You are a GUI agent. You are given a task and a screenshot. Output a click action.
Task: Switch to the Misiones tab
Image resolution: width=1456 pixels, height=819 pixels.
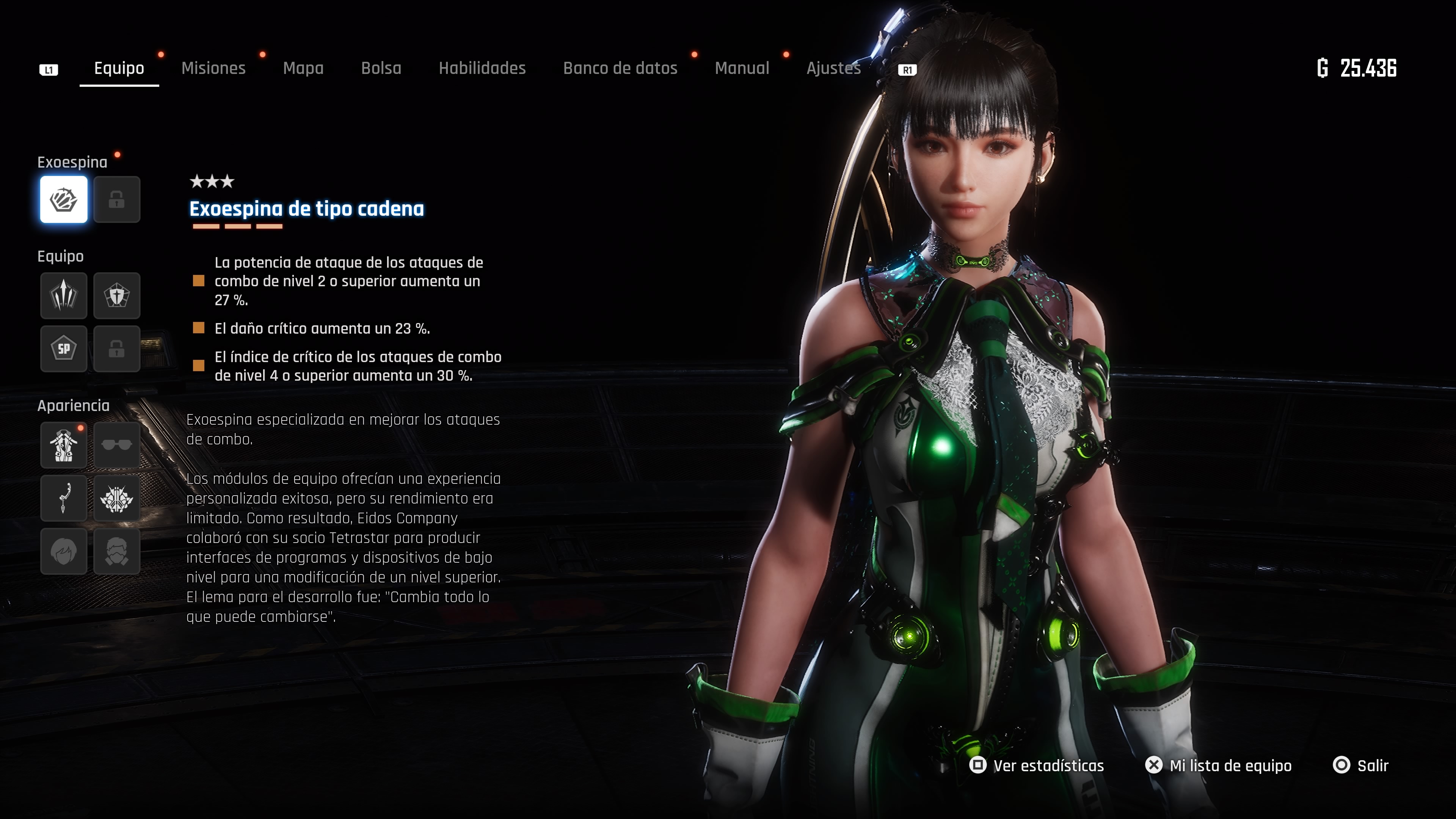tap(213, 68)
